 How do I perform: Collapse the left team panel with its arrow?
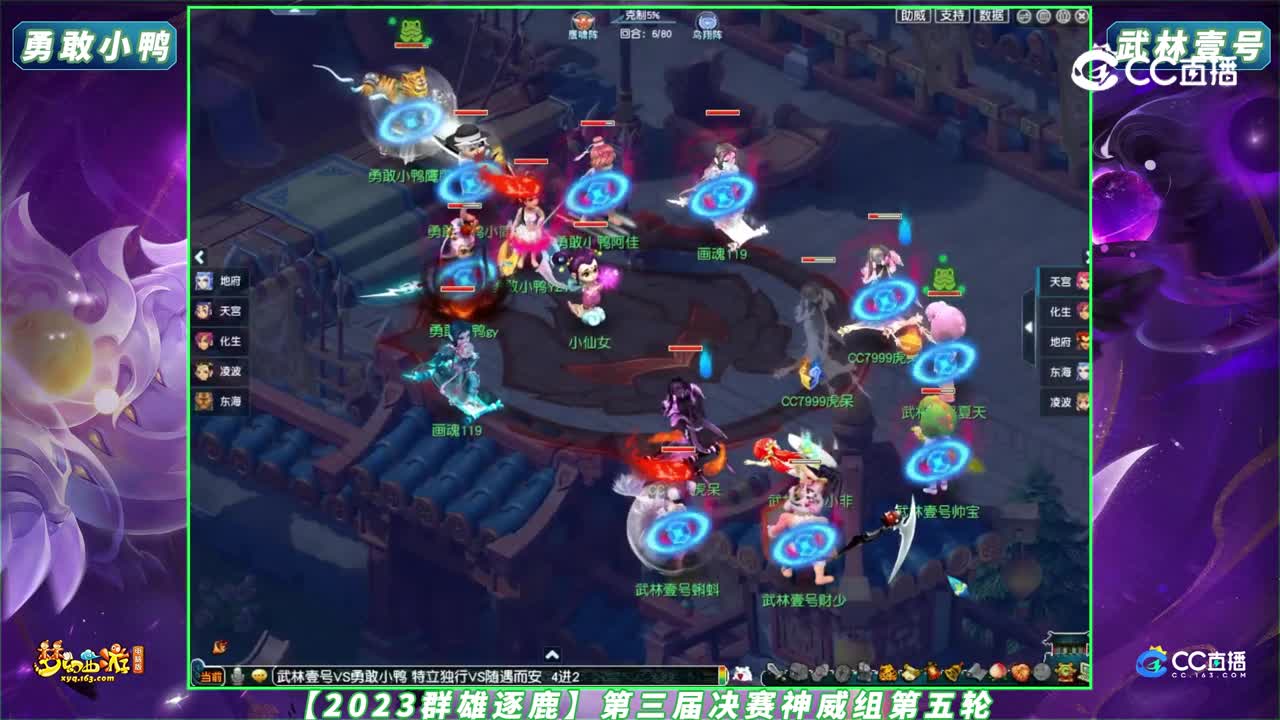(199, 257)
